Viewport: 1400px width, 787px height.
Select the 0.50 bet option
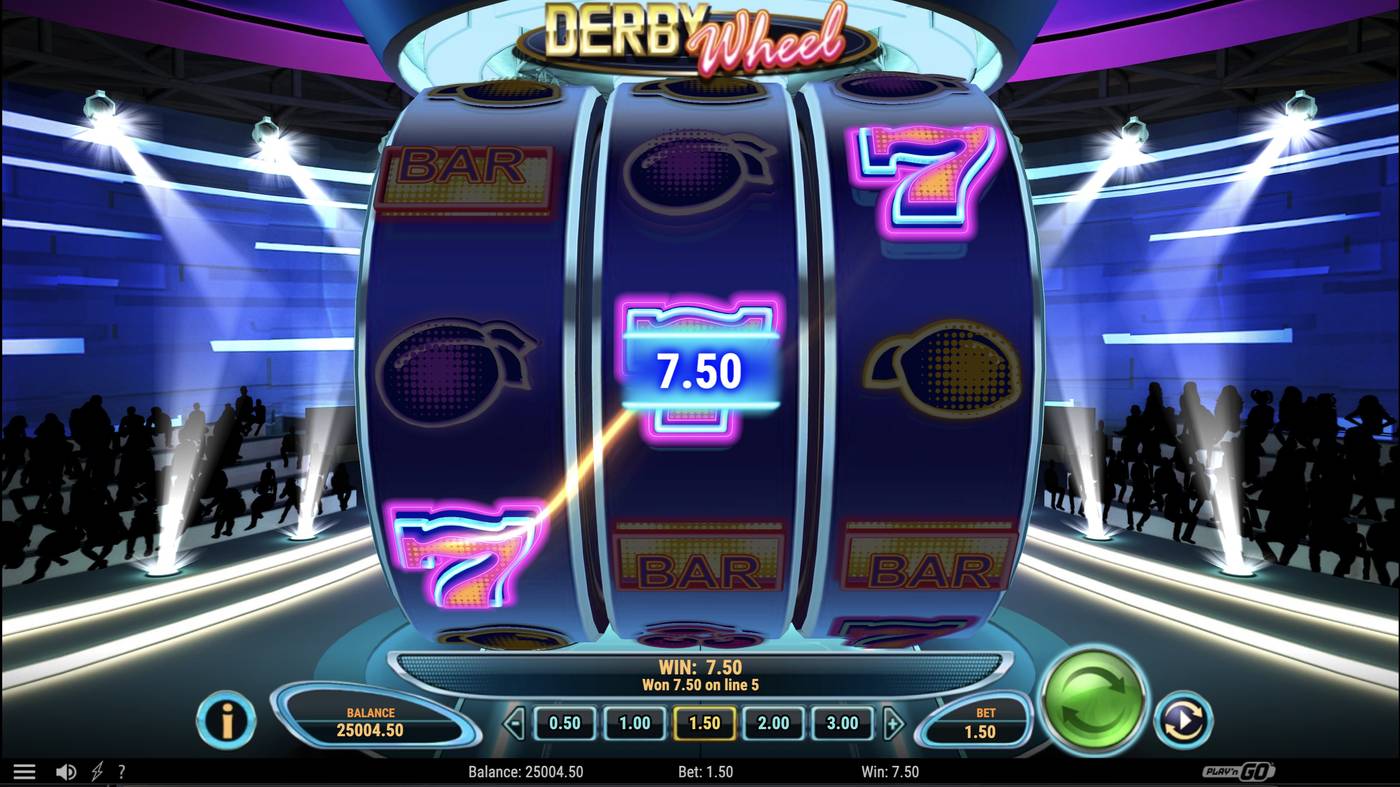point(564,721)
